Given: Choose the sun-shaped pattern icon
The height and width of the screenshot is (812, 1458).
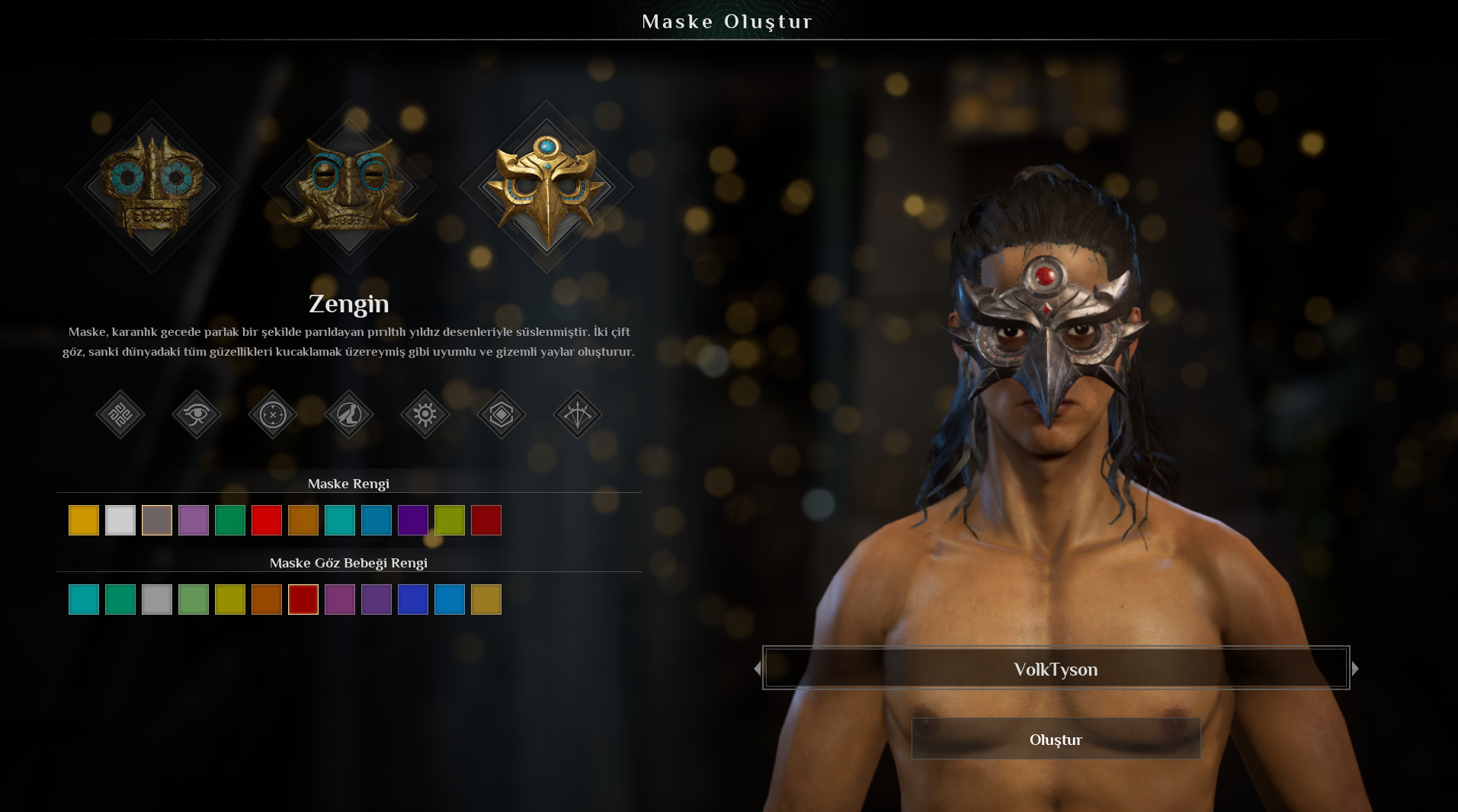Looking at the screenshot, I should 425,414.
